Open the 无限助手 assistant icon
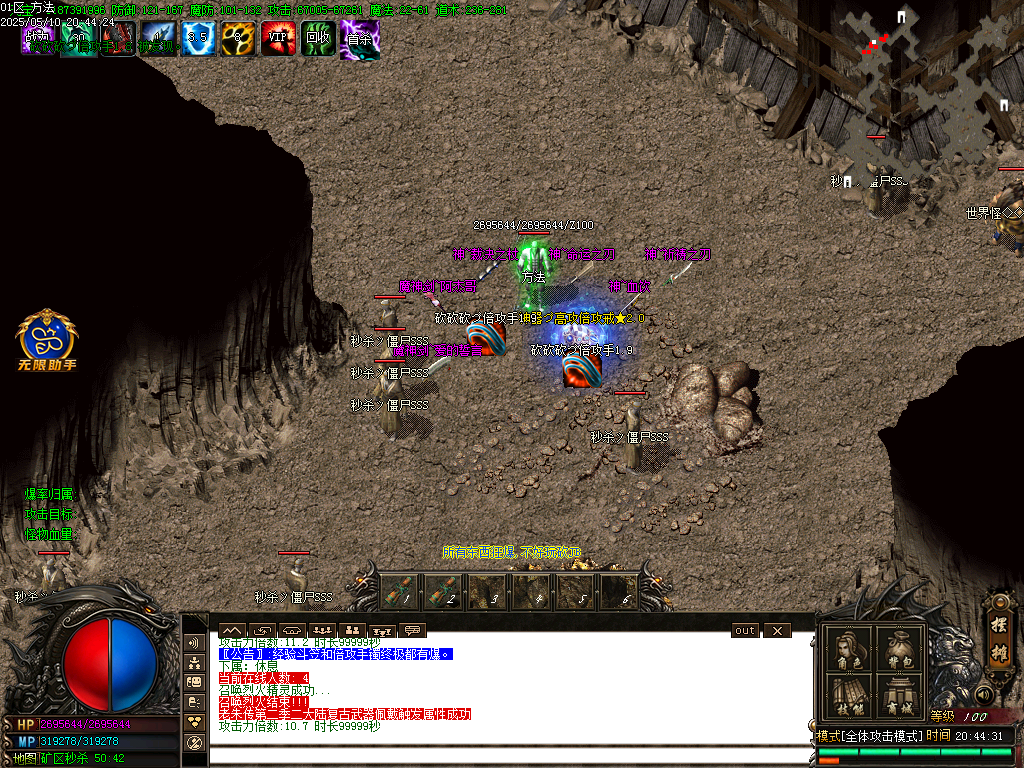 [46, 338]
